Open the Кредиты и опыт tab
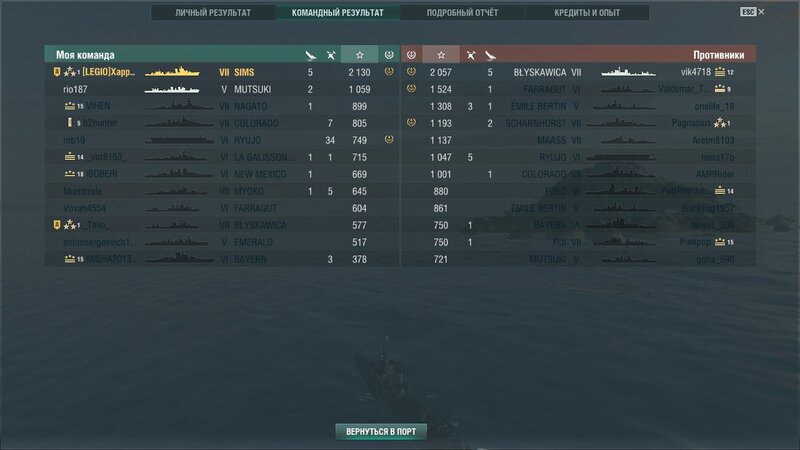800x450 pixels. coord(587,13)
